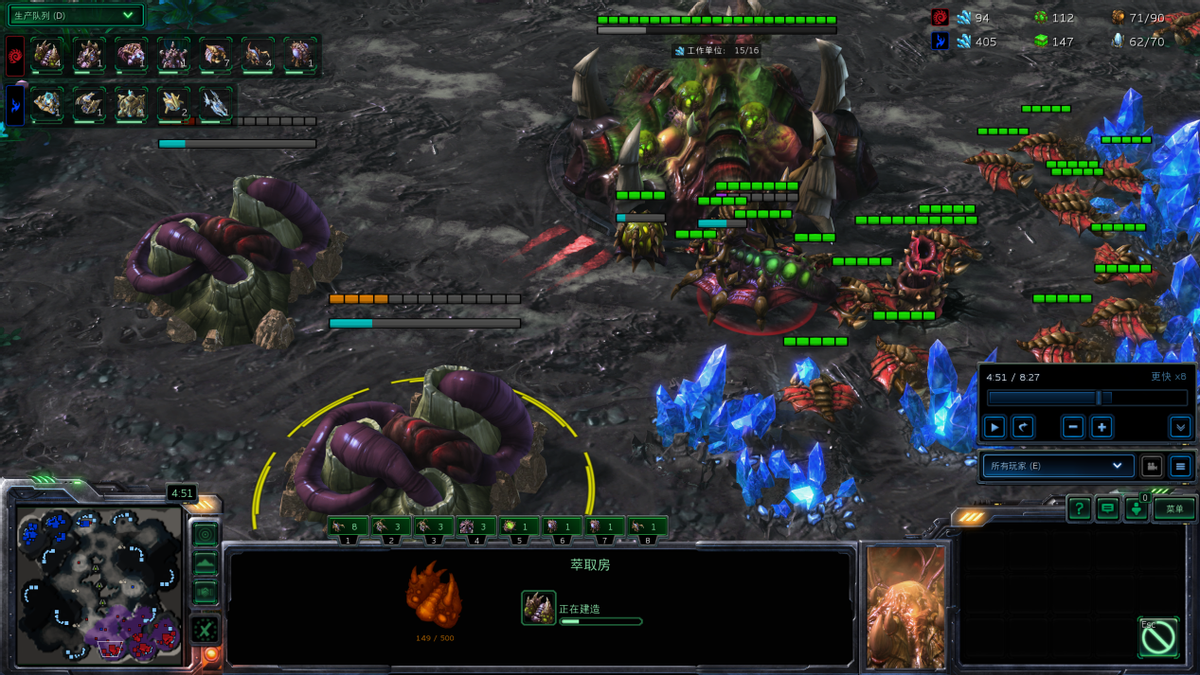1200x675 pixels.
Task: Open the replay options list button
Action: 1181,466
